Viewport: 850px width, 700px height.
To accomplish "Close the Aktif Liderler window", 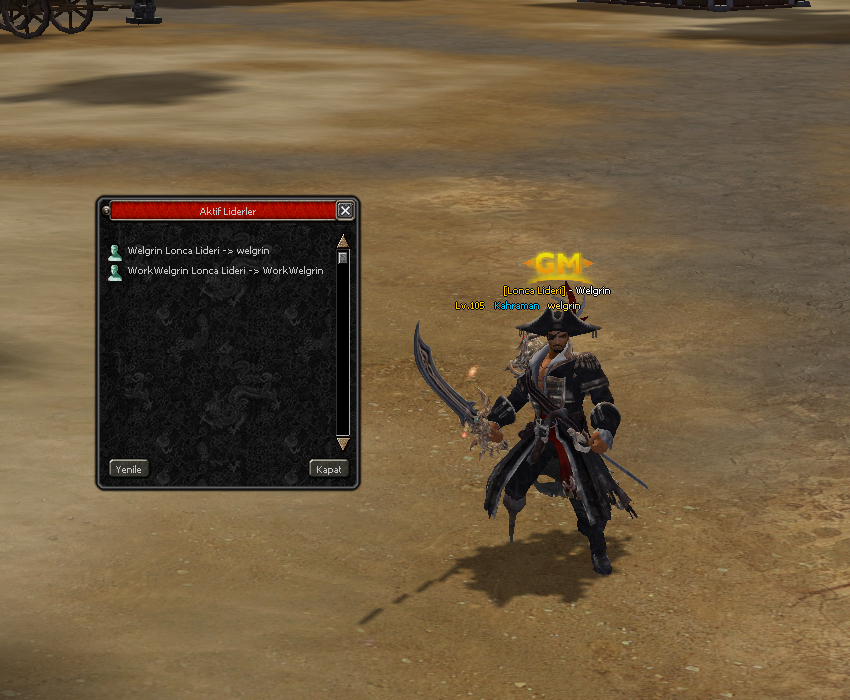I will pos(345,210).
